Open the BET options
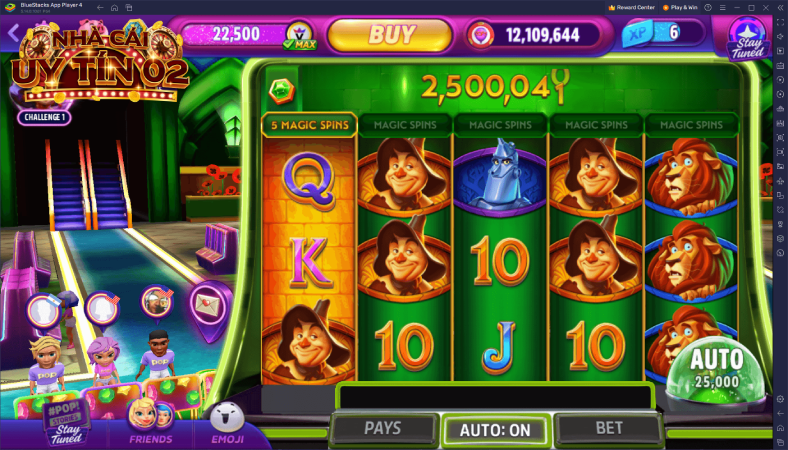Screen dimensions: 788x450 [x=609, y=428]
